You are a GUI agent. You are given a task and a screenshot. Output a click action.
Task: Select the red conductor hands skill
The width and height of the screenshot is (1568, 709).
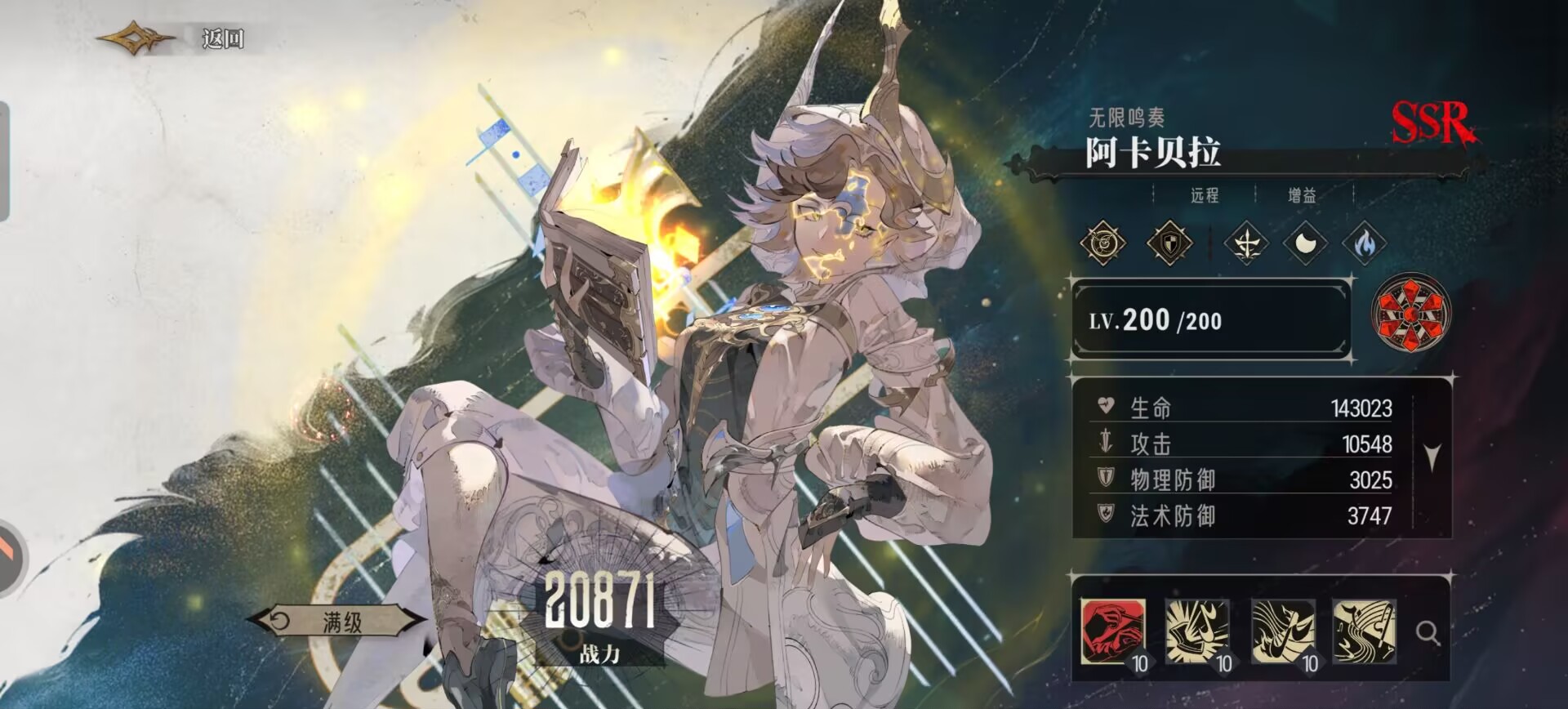pos(1112,631)
